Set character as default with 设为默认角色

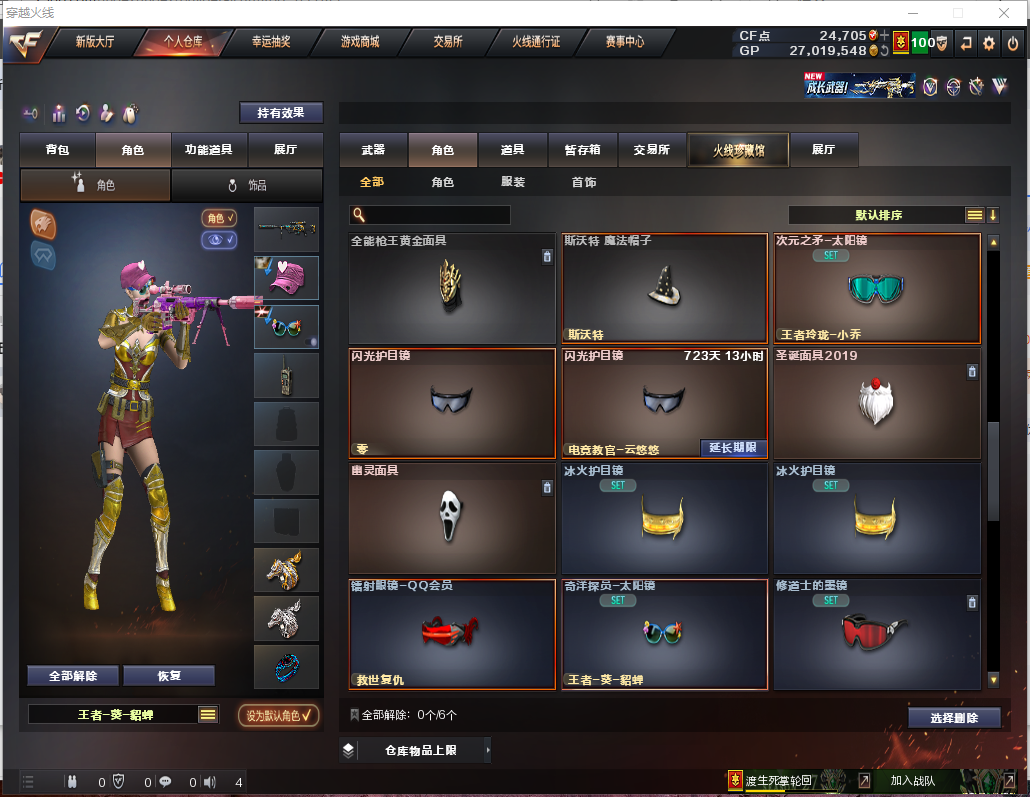(x=279, y=715)
